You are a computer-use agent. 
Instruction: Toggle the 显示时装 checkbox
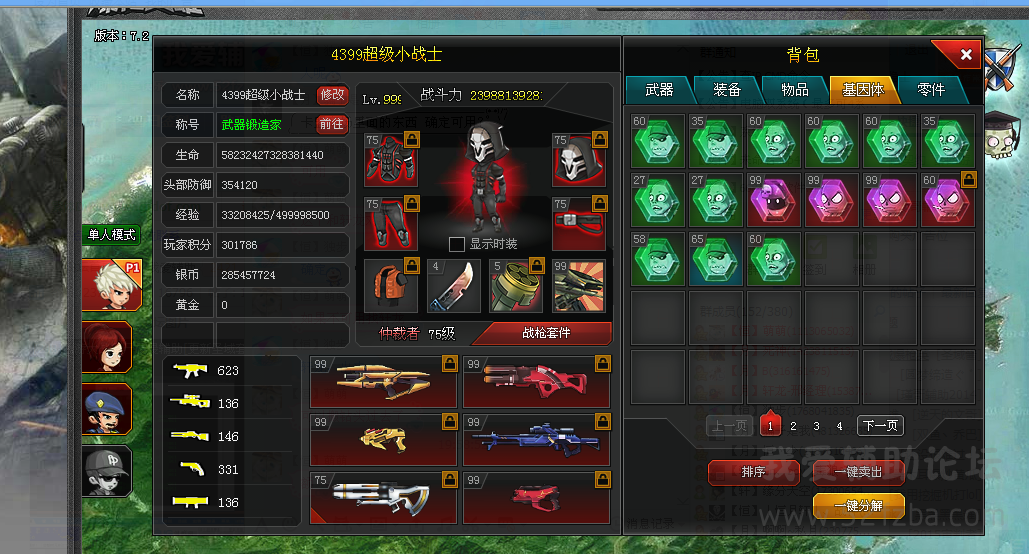tap(457, 244)
